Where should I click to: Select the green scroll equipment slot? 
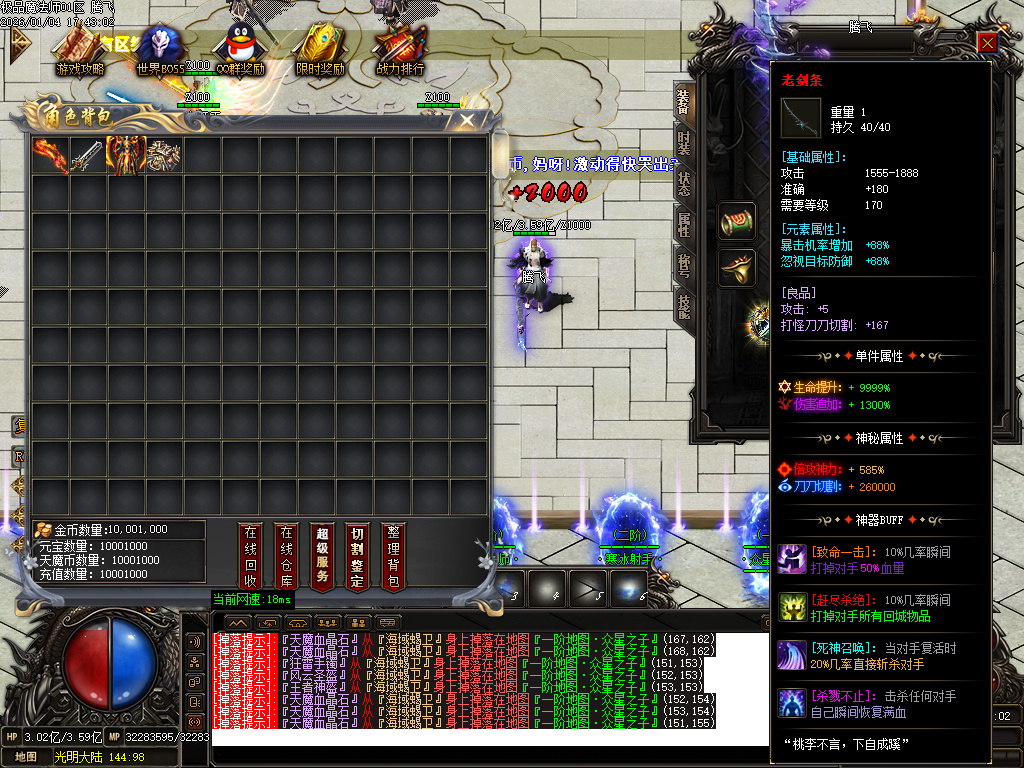click(x=738, y=221)
